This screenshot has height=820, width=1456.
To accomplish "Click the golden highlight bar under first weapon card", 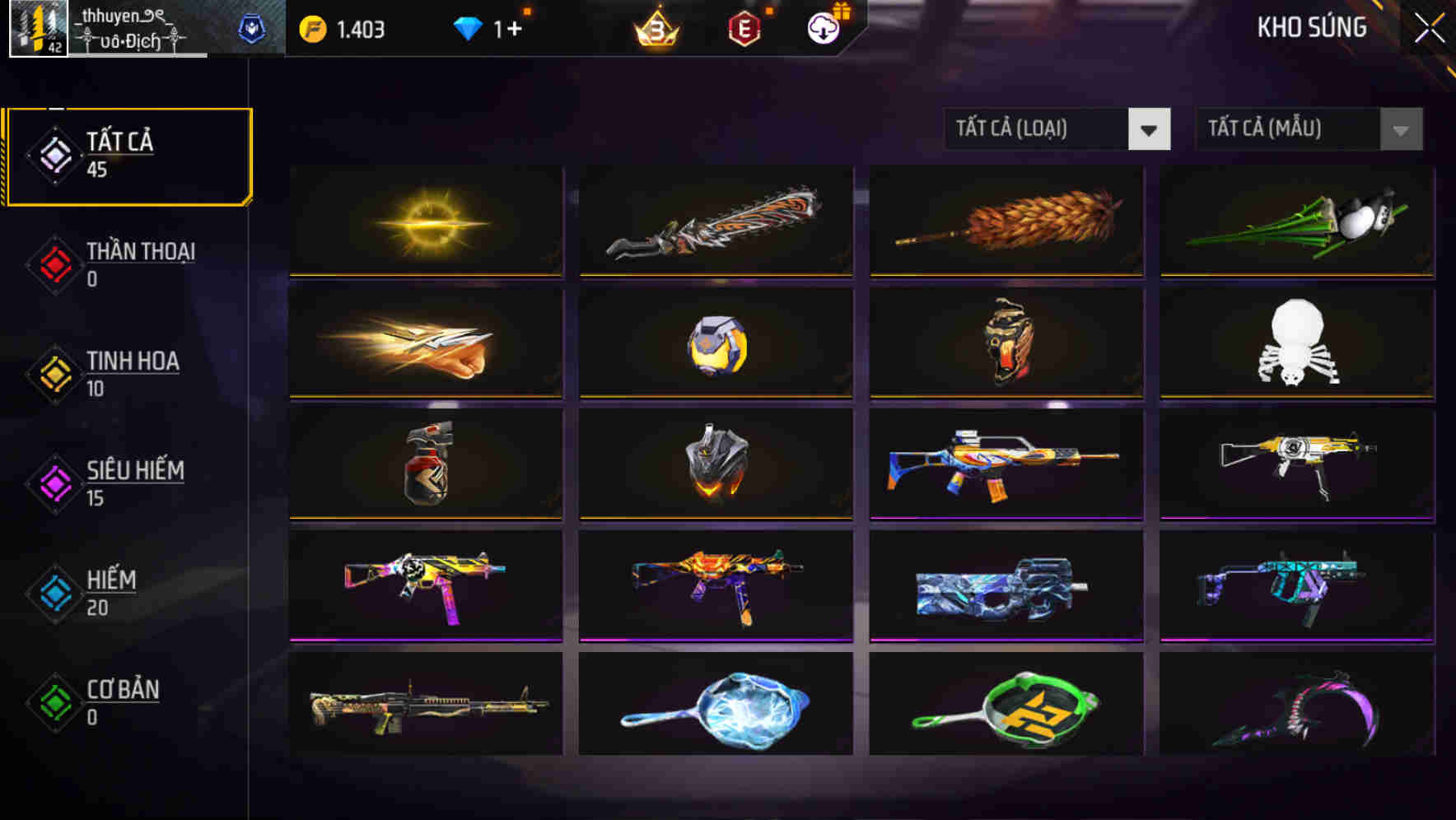I will (426, 276).
